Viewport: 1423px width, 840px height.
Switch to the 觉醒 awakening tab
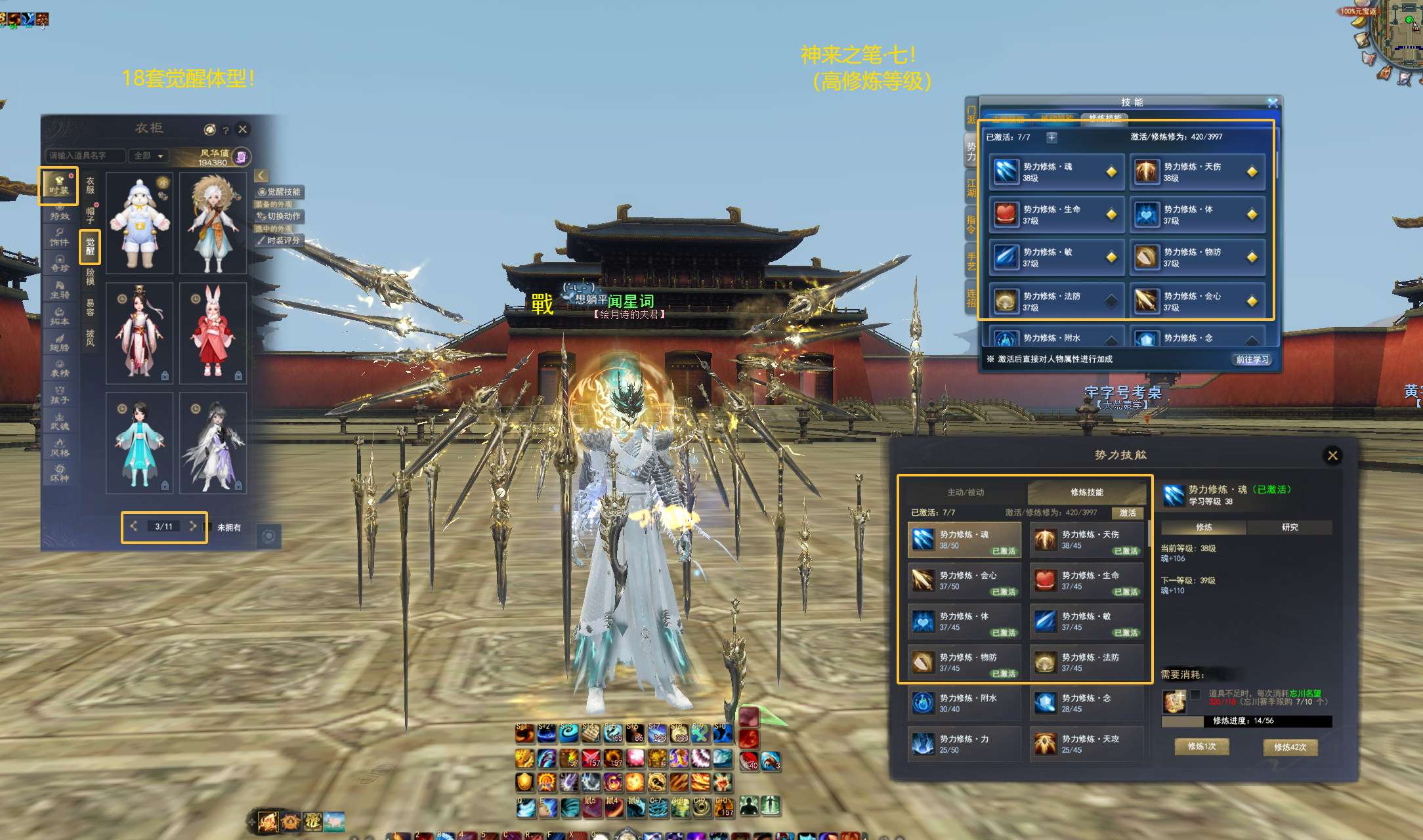[90, 247]
